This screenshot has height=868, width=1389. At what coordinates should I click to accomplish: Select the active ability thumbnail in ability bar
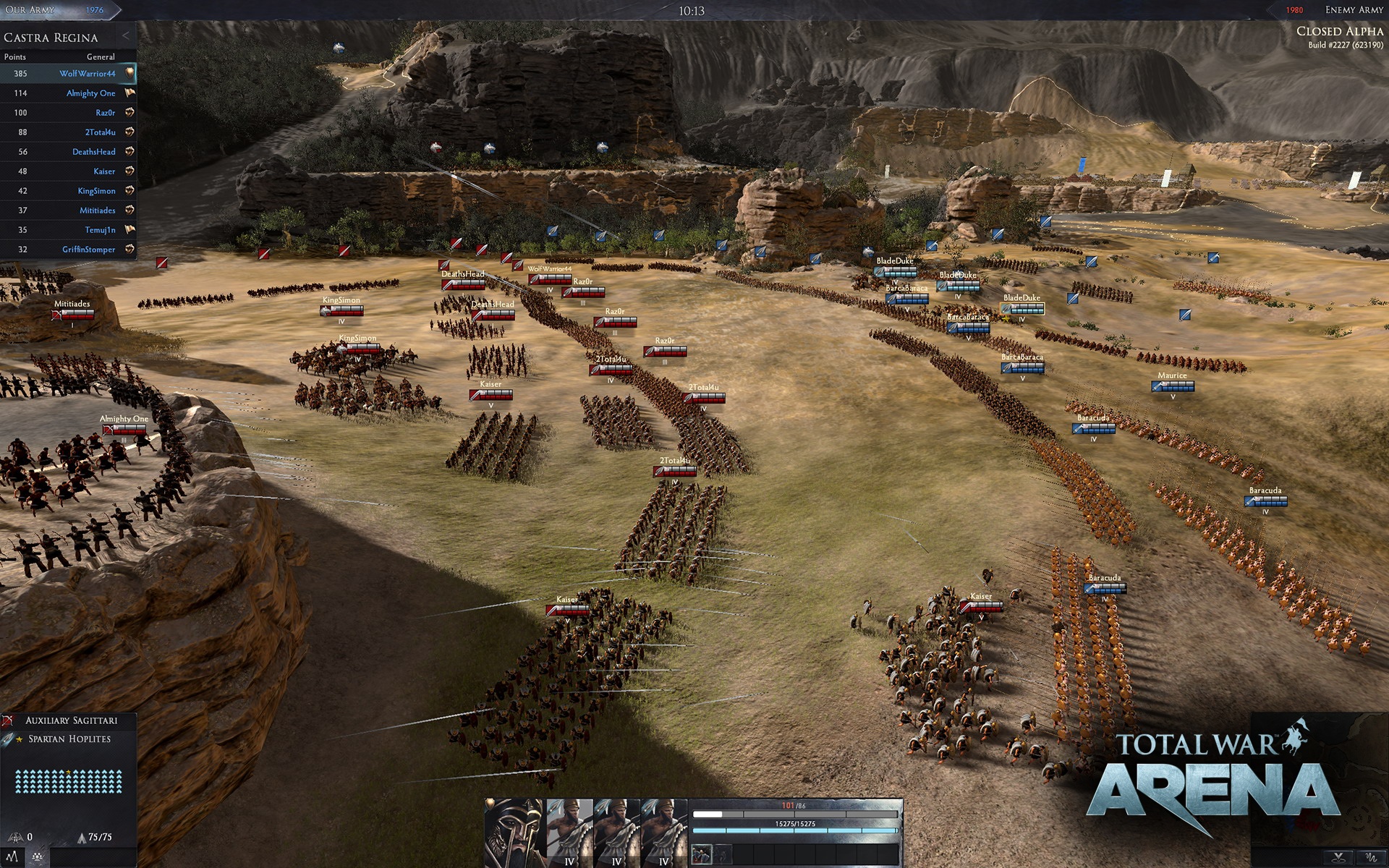702,854
